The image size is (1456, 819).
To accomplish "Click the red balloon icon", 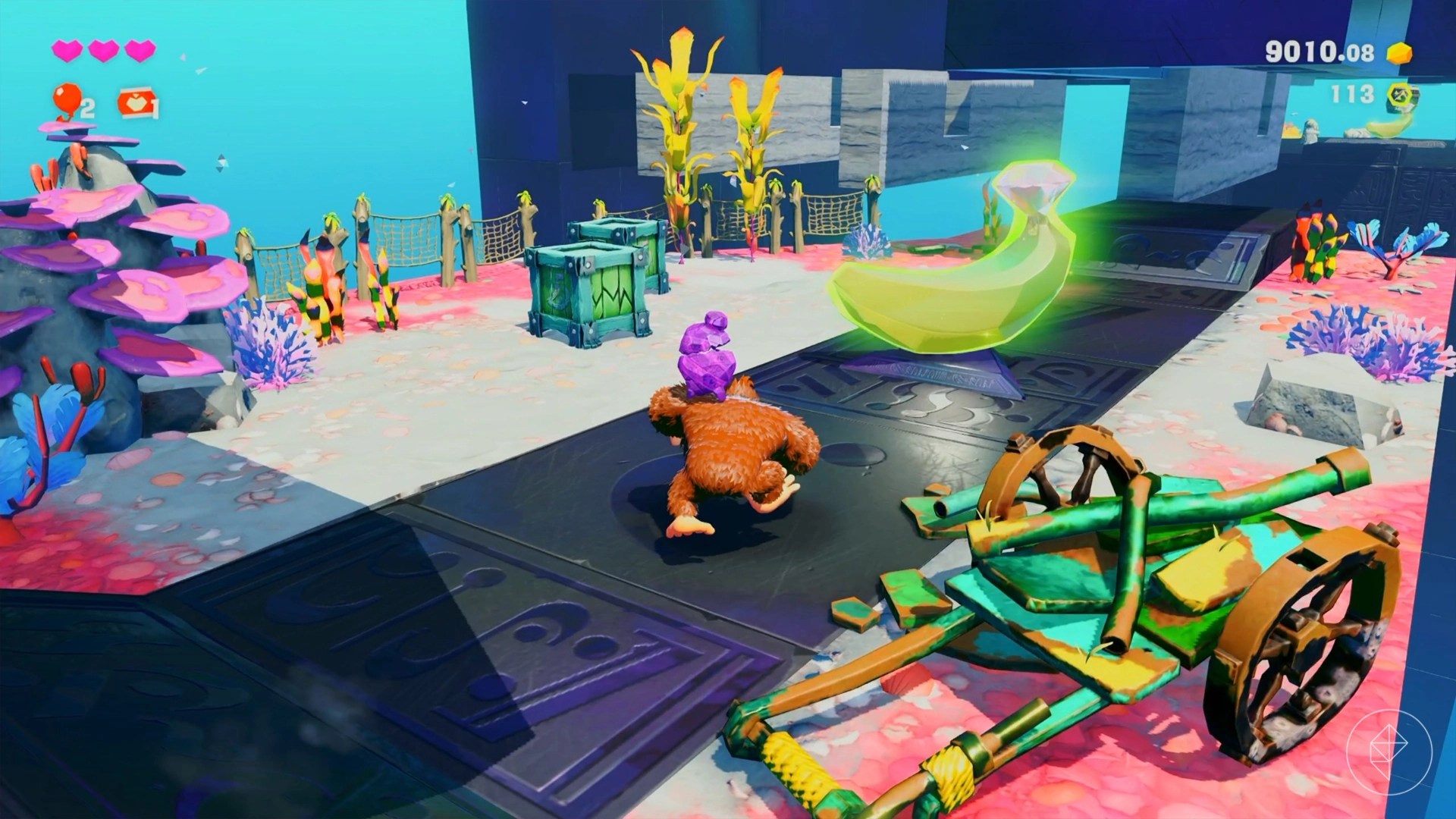I will coord(67,99).
